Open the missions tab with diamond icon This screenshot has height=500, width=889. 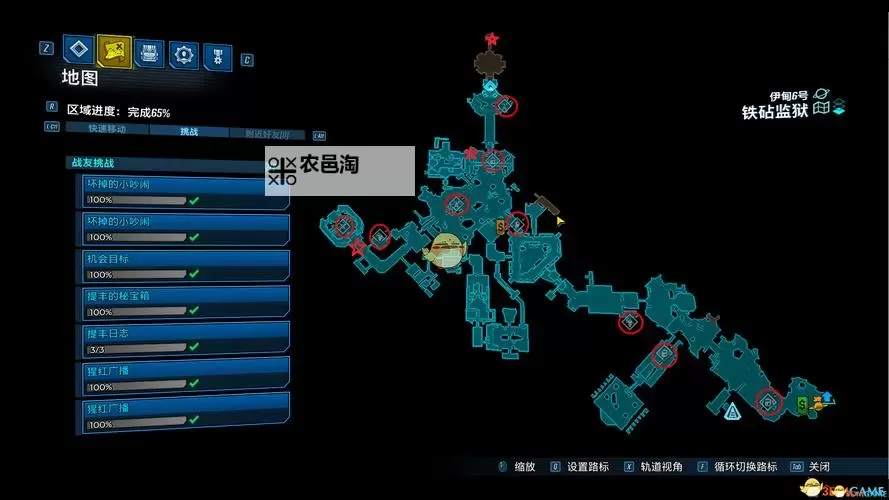coord(78,50)
